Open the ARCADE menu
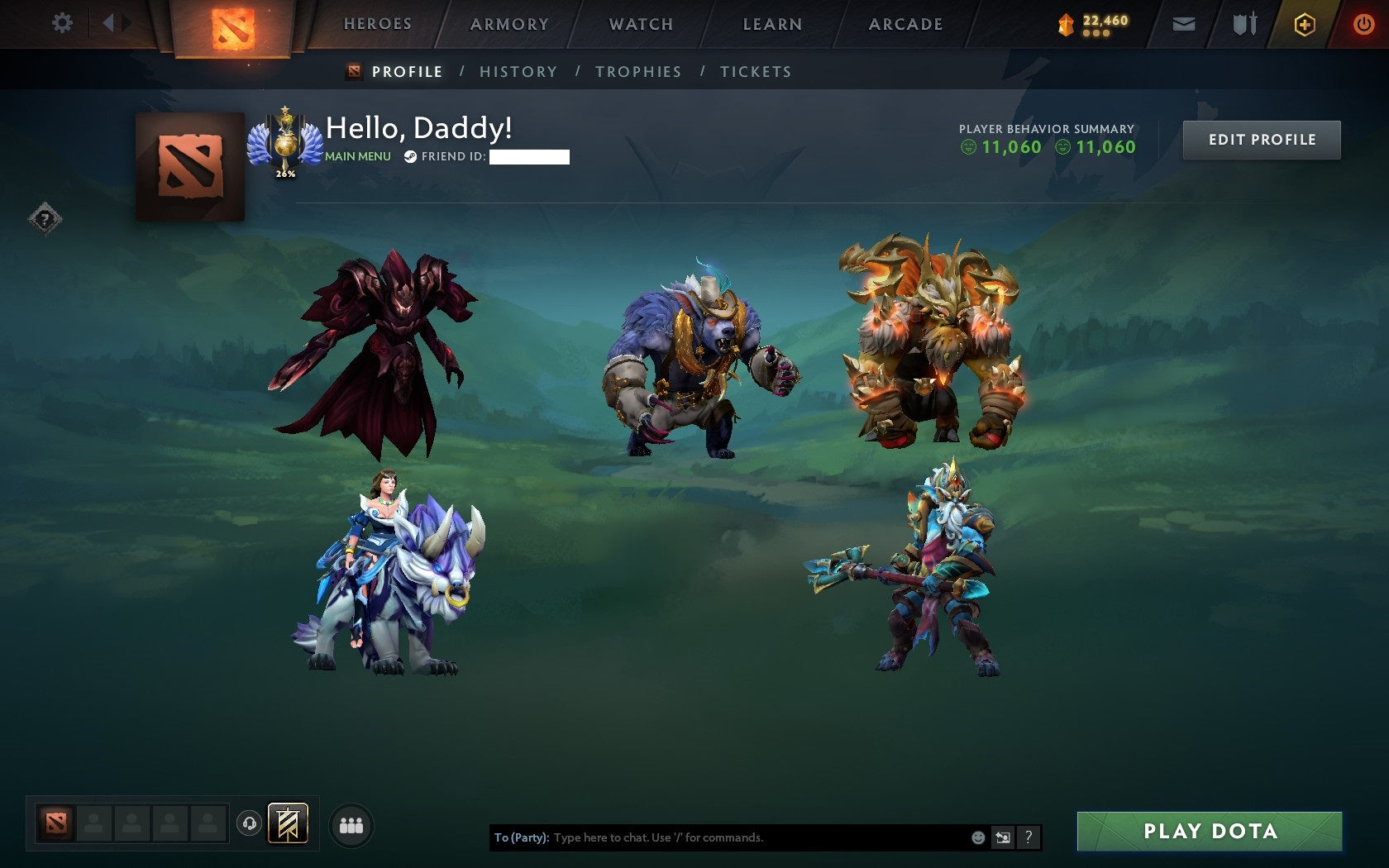Image resolution: width=1389 pixels, height=868 pixels. coord(905,24)
